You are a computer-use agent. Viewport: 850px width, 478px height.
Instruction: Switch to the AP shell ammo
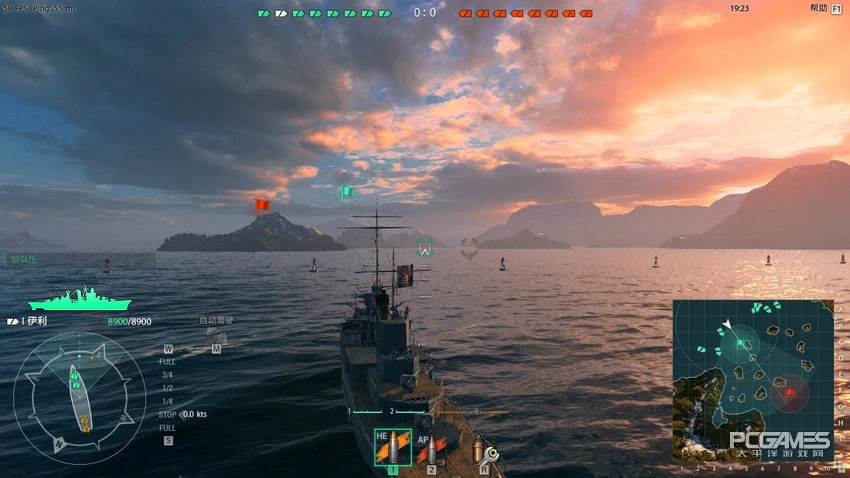click(431, 447)
